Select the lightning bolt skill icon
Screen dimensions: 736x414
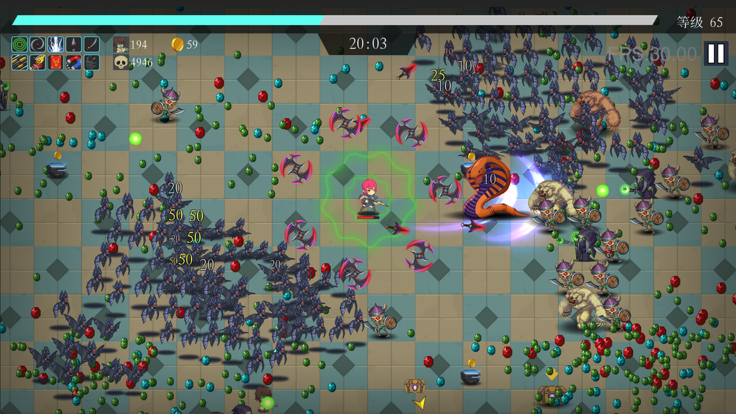[55, 45]
